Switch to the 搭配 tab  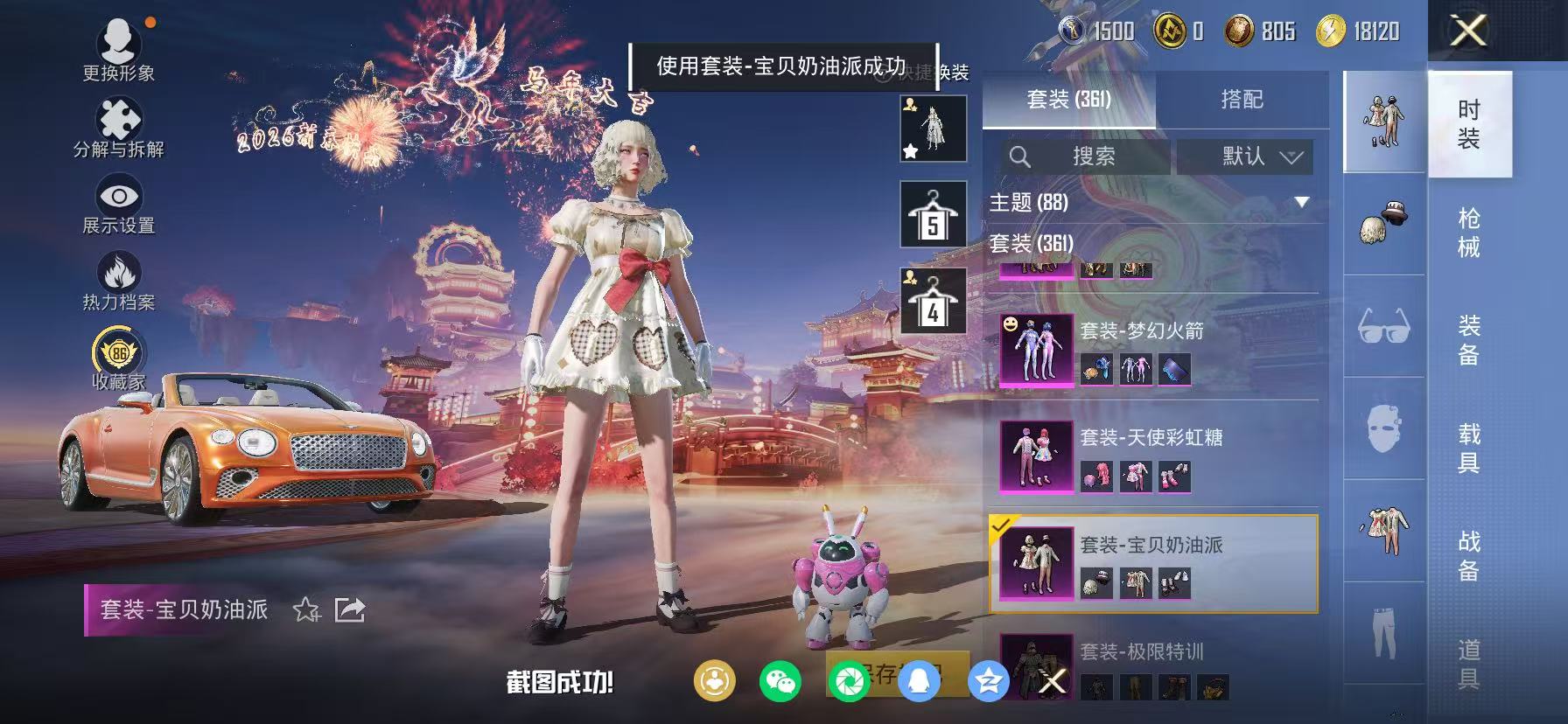click(1242, 99)
